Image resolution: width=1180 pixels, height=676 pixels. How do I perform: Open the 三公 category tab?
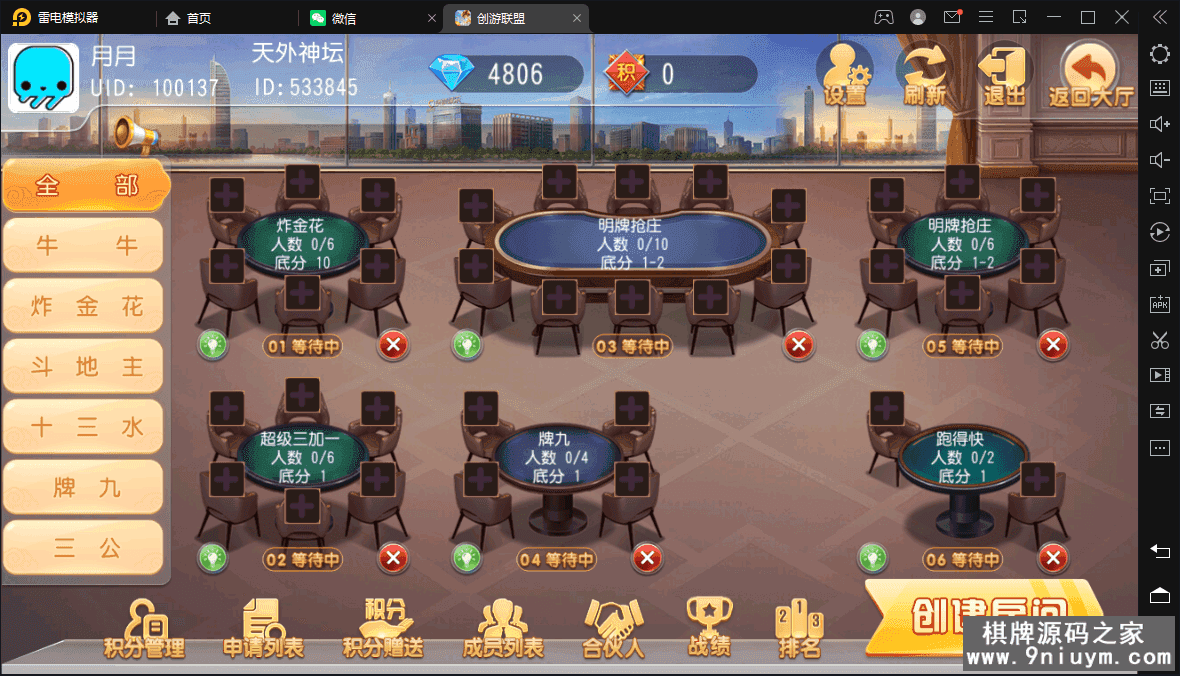[84, 547]
